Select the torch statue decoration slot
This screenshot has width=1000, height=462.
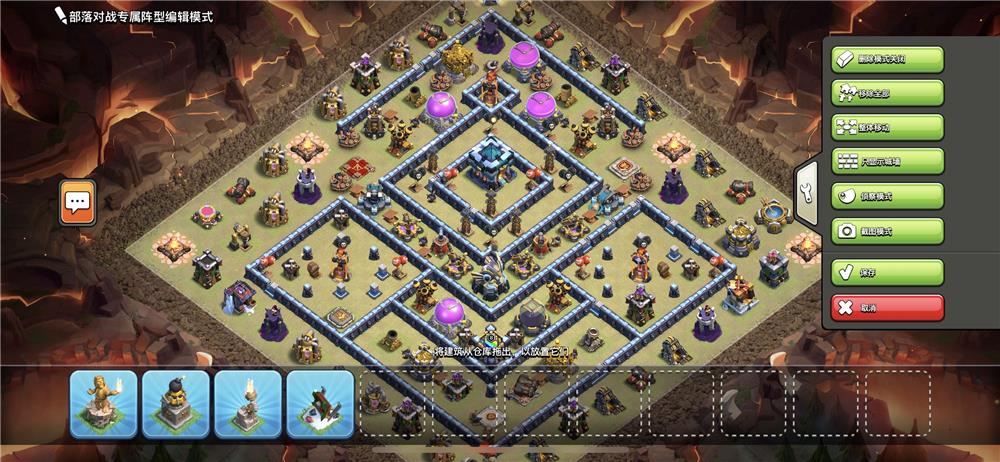[x=248, y=404]
